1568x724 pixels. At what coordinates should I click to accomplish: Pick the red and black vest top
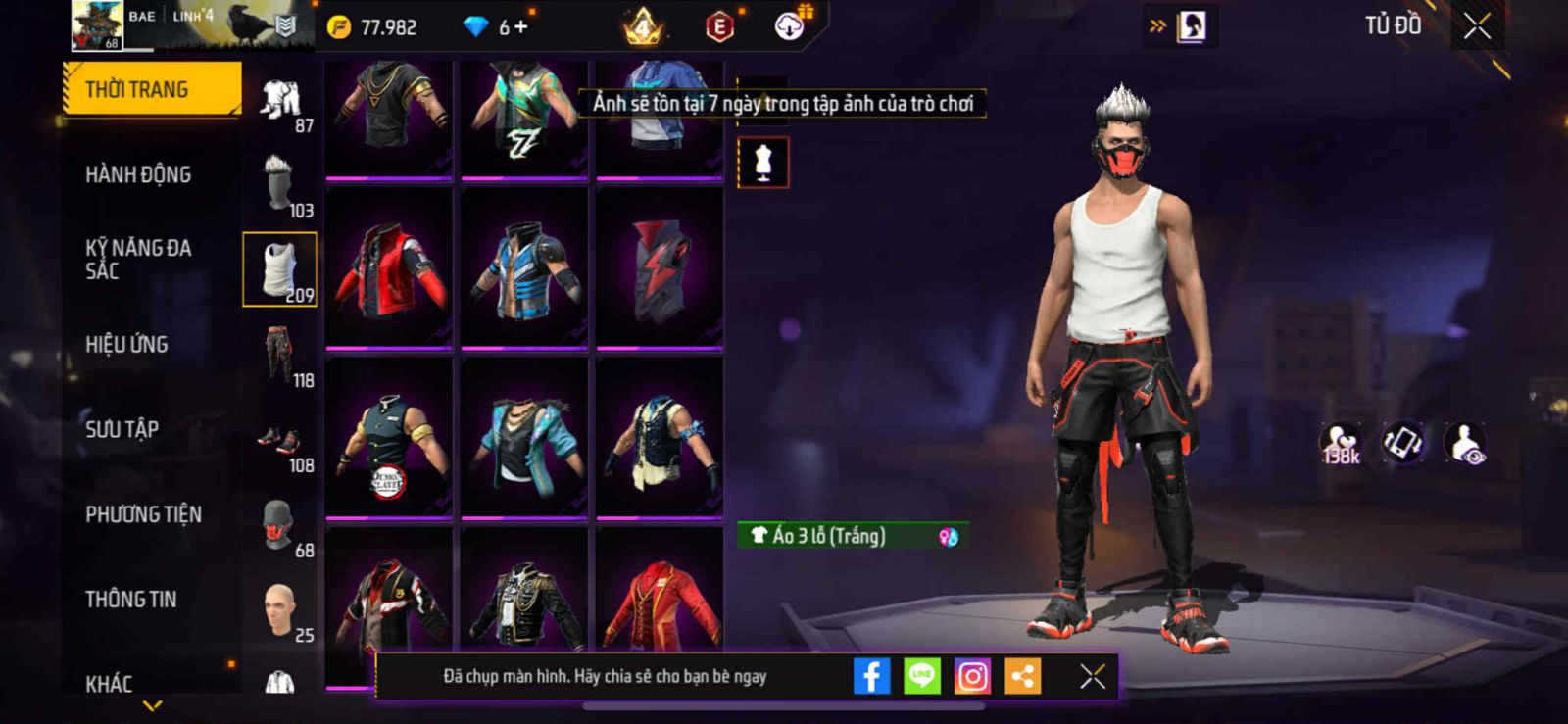(x=389, y=268)
